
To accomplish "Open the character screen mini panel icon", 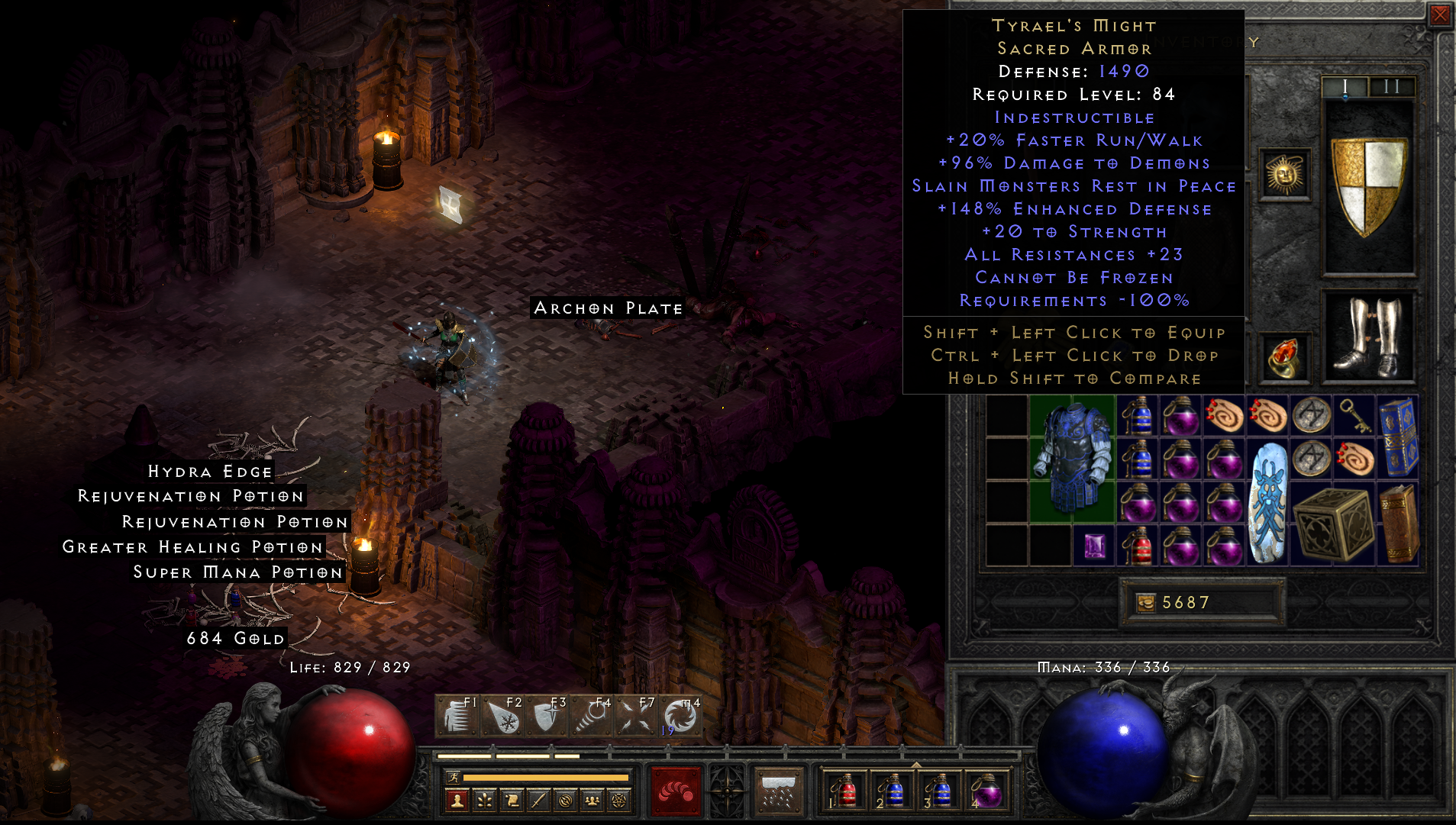I will pyautogui.click(x=457, y=800).
